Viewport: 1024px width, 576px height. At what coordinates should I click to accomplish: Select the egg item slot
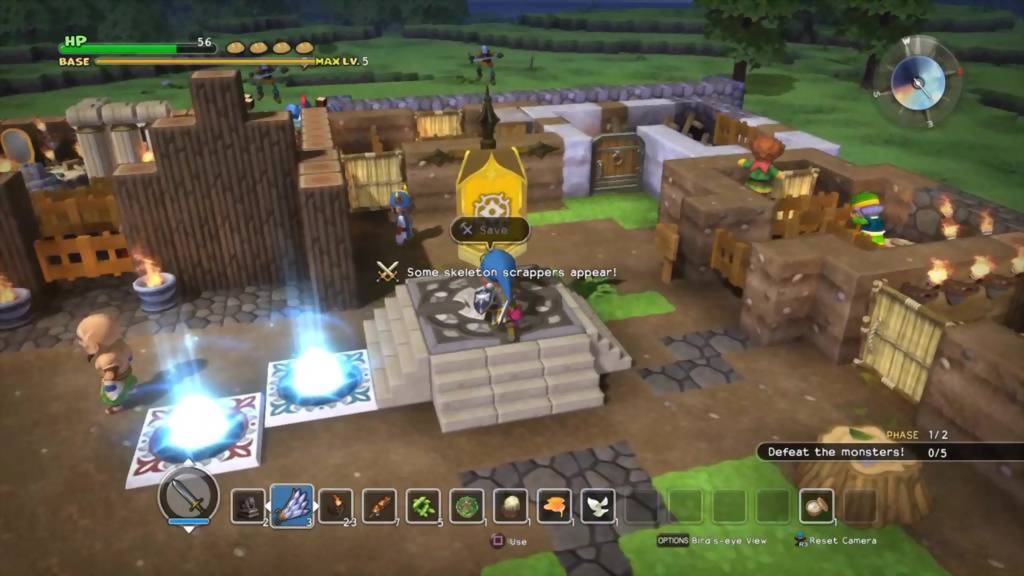click(x=511, y=506)
